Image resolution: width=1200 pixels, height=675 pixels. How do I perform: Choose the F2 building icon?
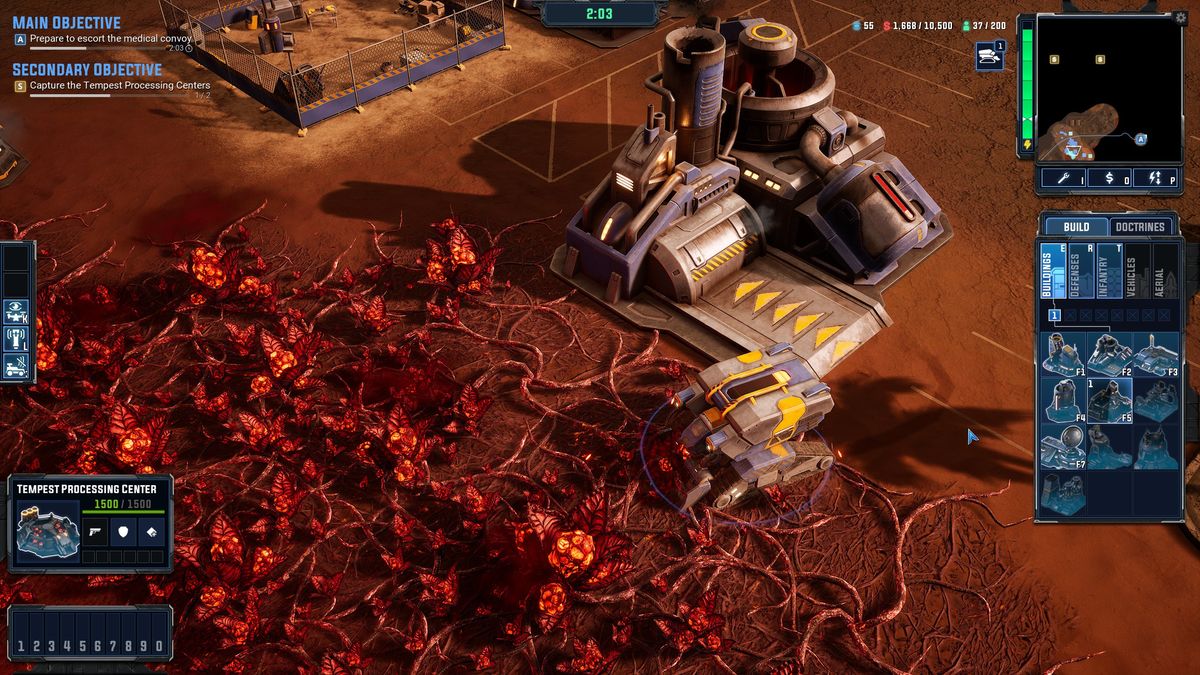1110,354
